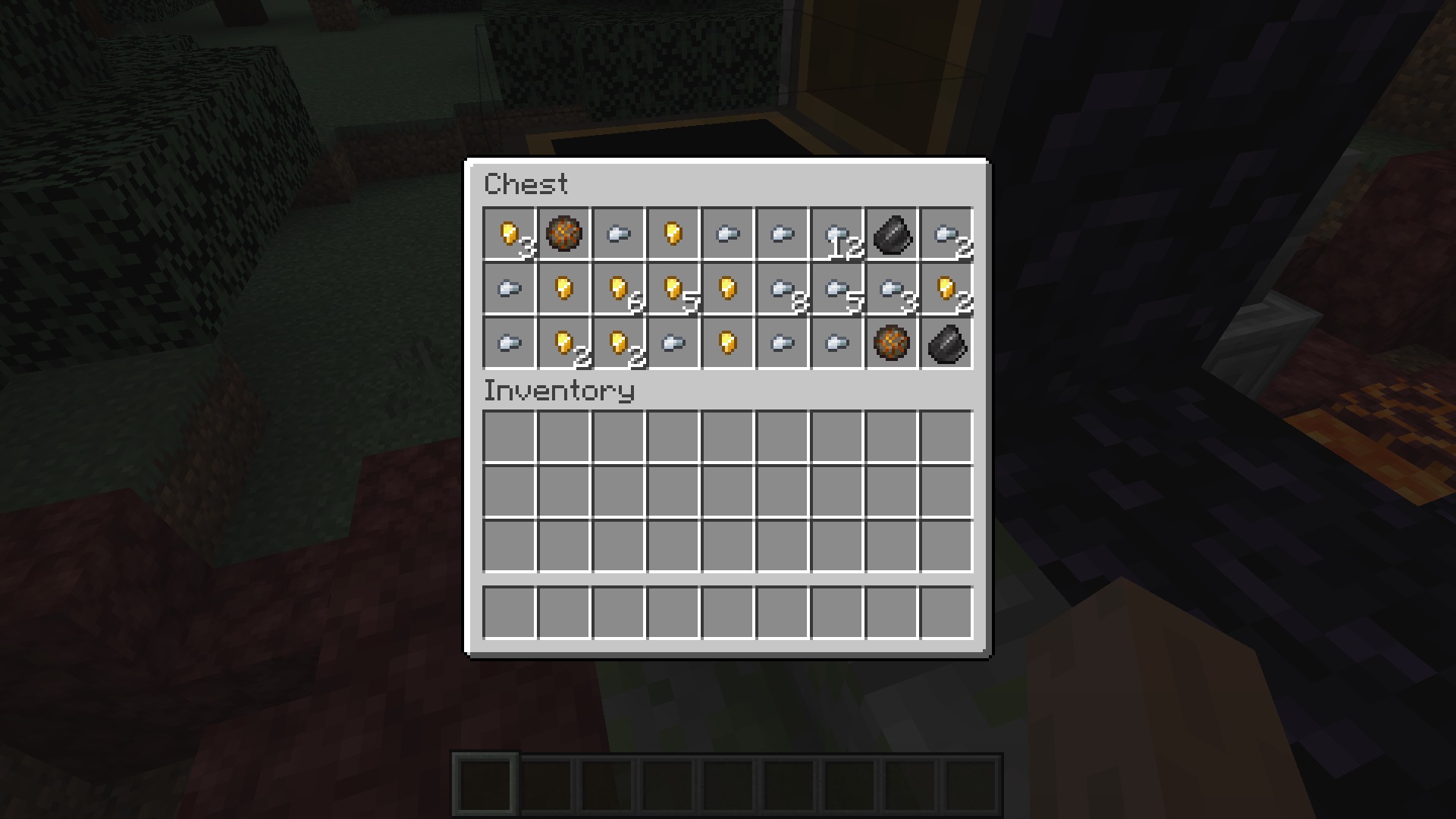Select the flint in the bottom-right chest slot
The width and height of the screenshot is (1456, 819).
[x=946, y=344]
